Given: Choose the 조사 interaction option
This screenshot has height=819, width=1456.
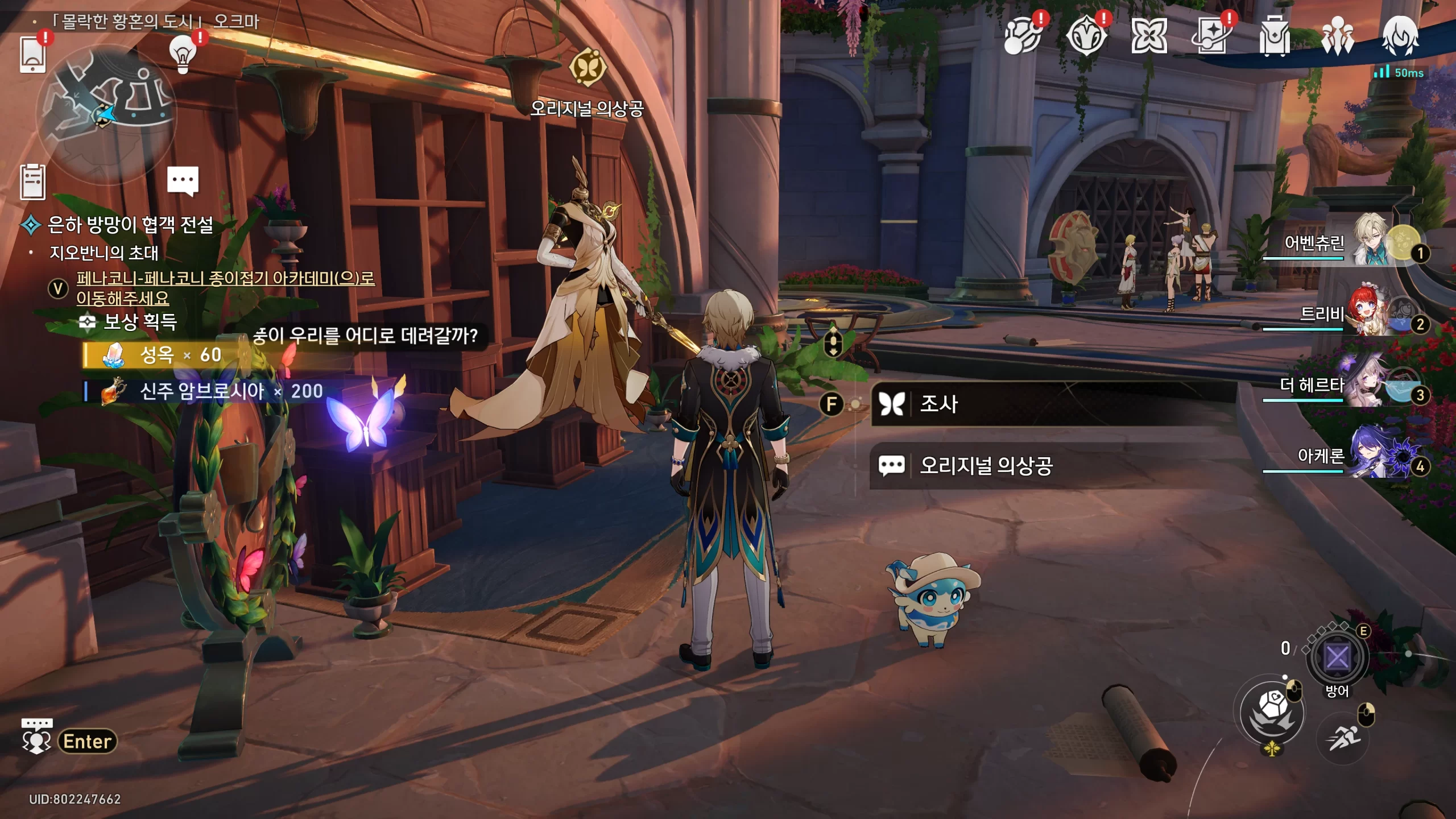Looking at the screenshot, I should pos(1053,404).
